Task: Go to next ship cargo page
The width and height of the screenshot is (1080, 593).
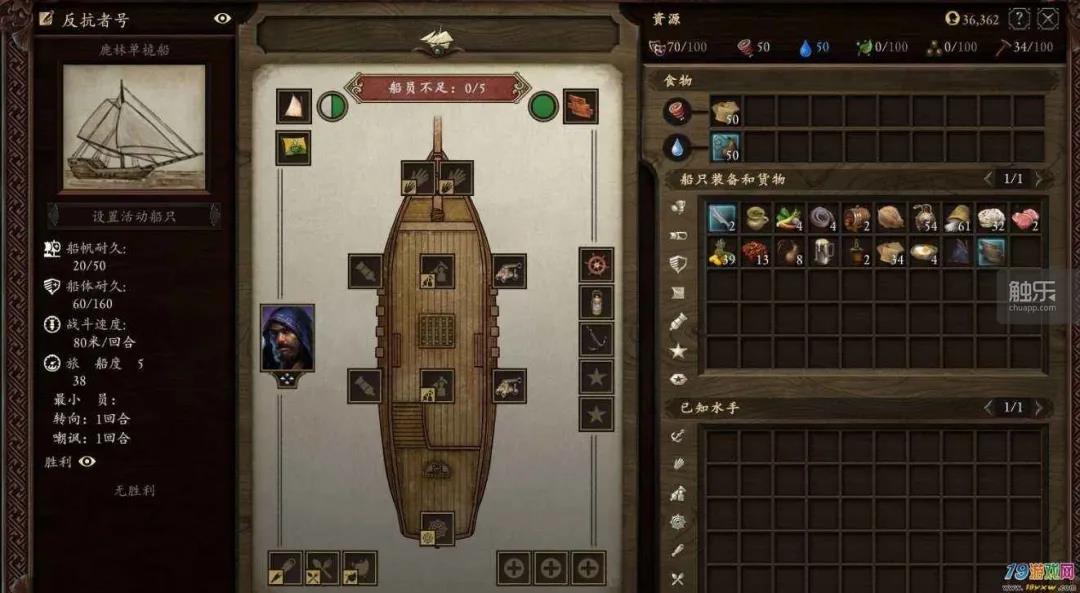Action: tap(1038, 179)
